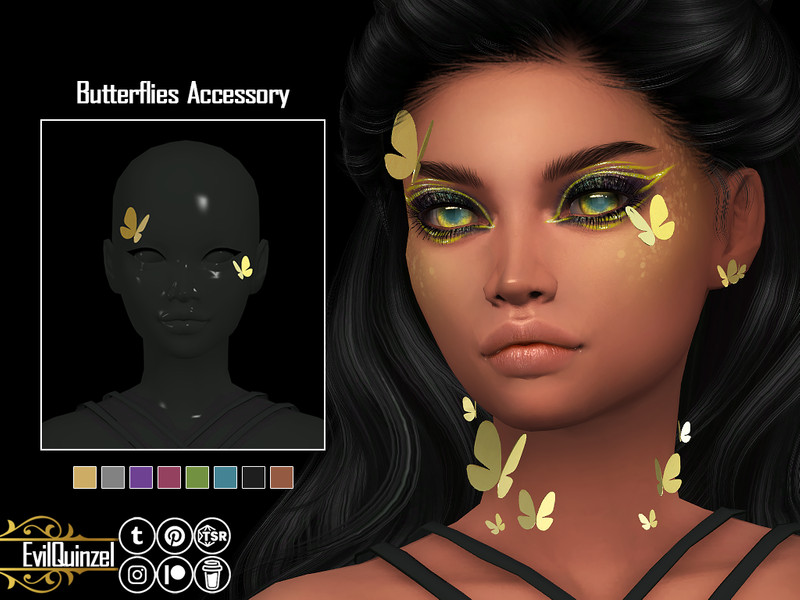
Task: Open the Patreon icon link
Action: pyautogui.click(x=174, y=574)
